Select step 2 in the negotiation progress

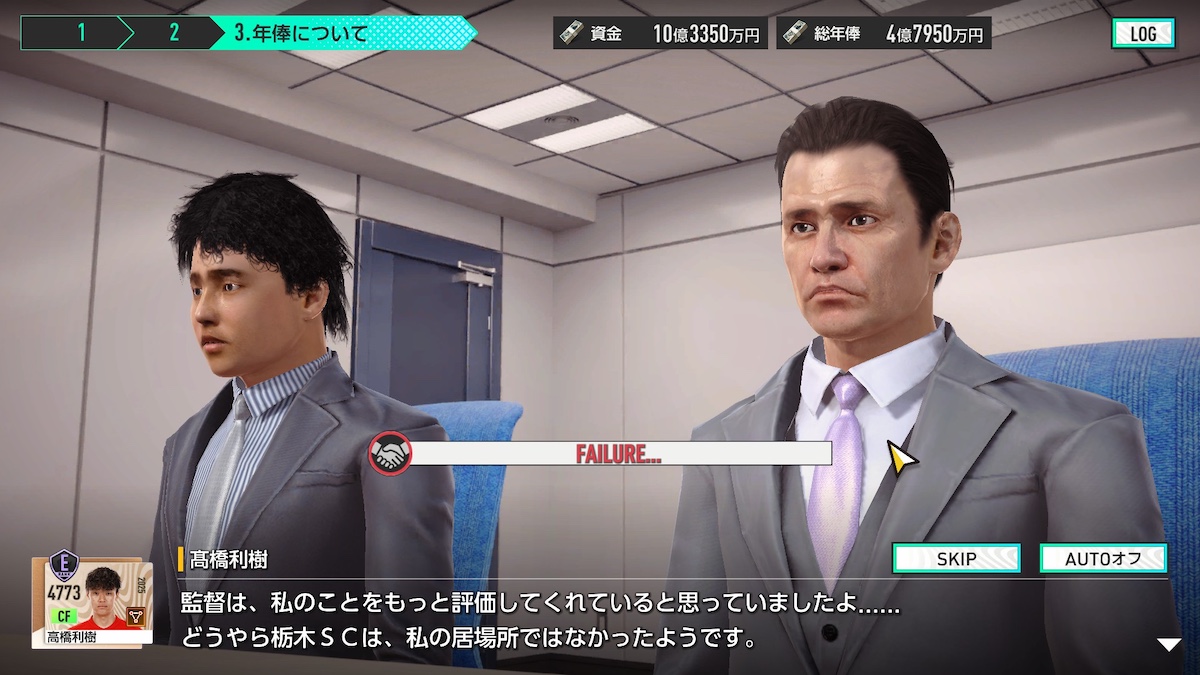tap(173, 33)
